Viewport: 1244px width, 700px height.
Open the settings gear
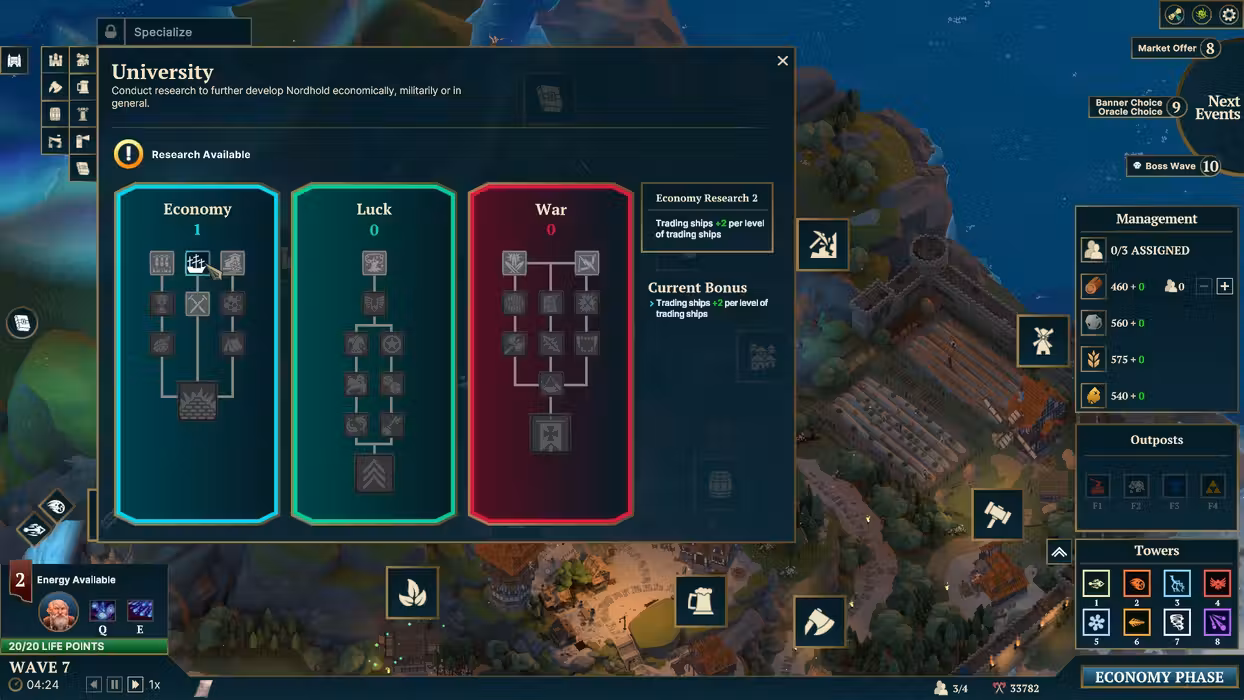1229,15
